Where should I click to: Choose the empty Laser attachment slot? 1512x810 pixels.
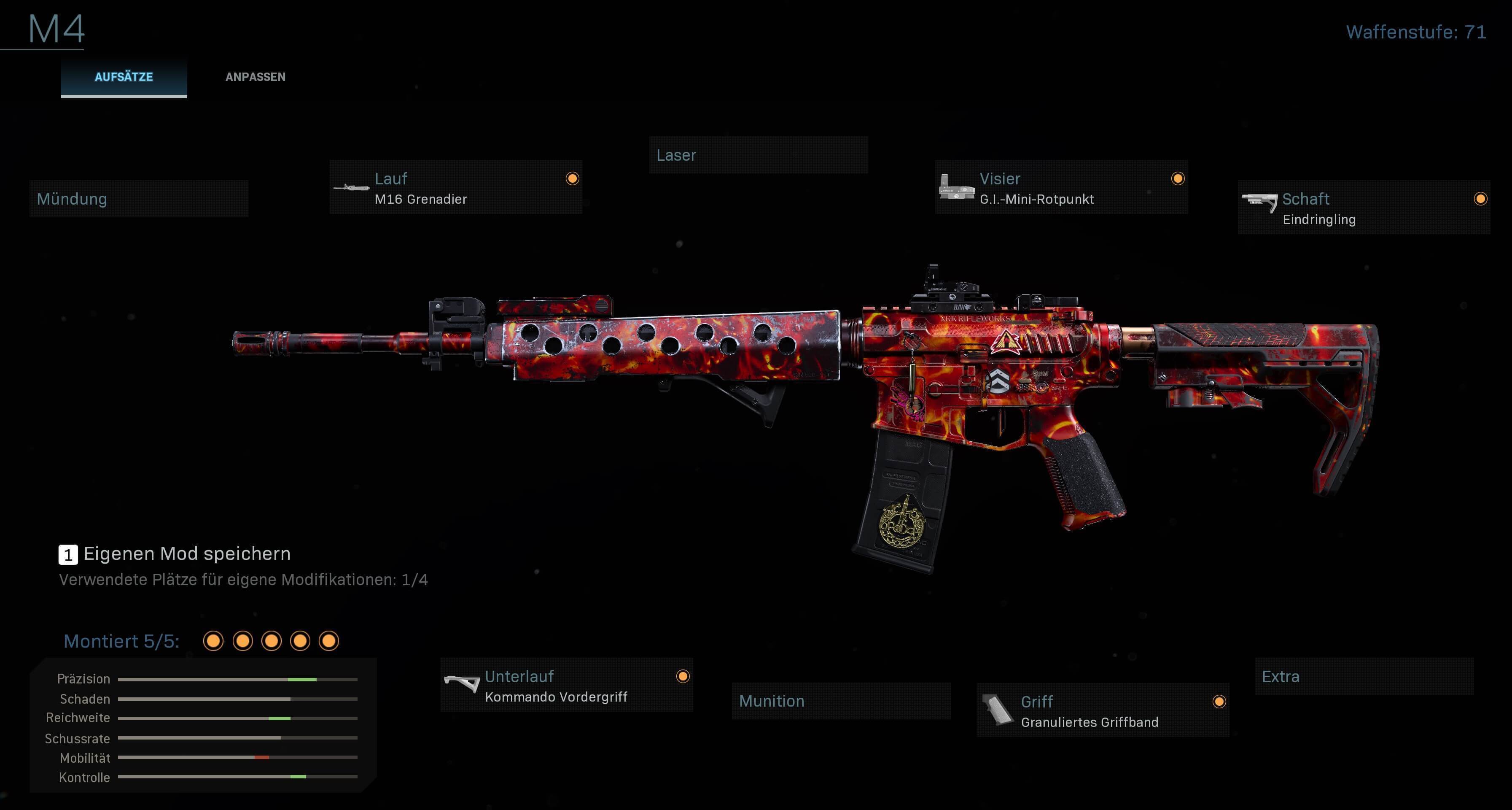(x=758, y=156)
